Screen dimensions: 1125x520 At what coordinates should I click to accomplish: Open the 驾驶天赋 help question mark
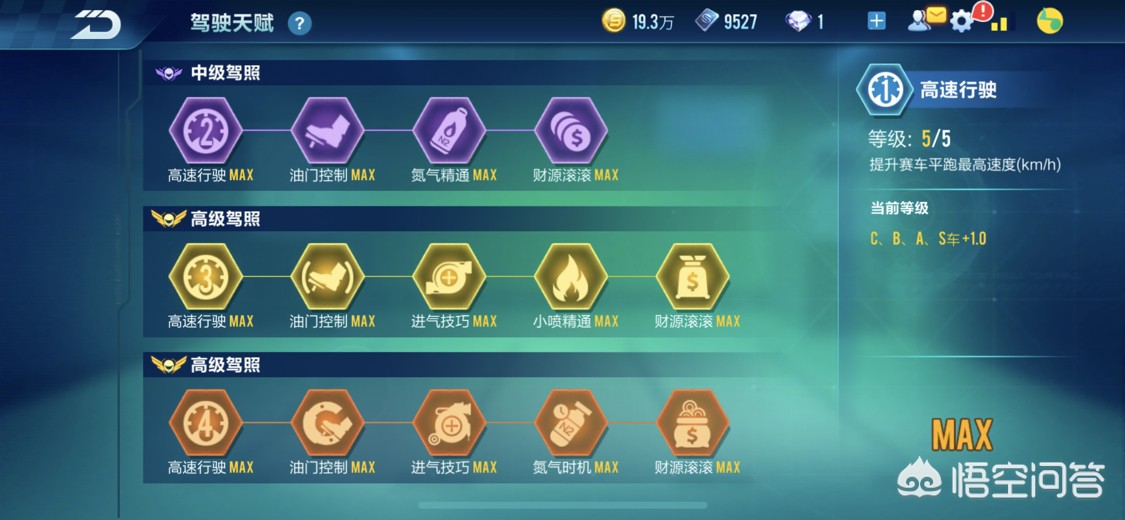[299, 23]
